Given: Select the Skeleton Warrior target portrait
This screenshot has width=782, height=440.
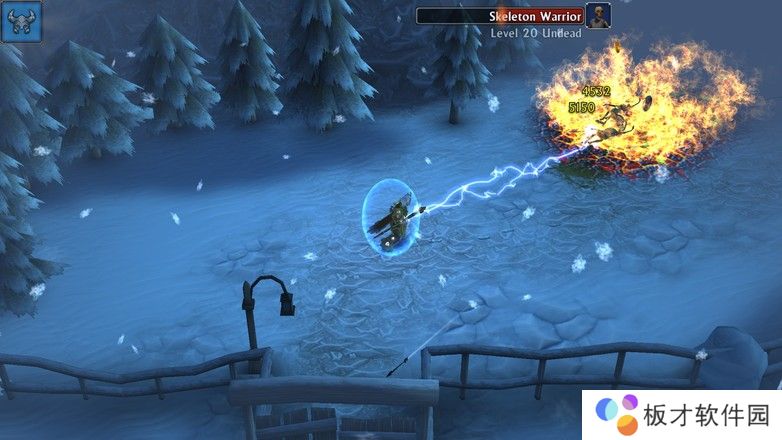Looking at the screenshot, I should (x=598, y=16).
